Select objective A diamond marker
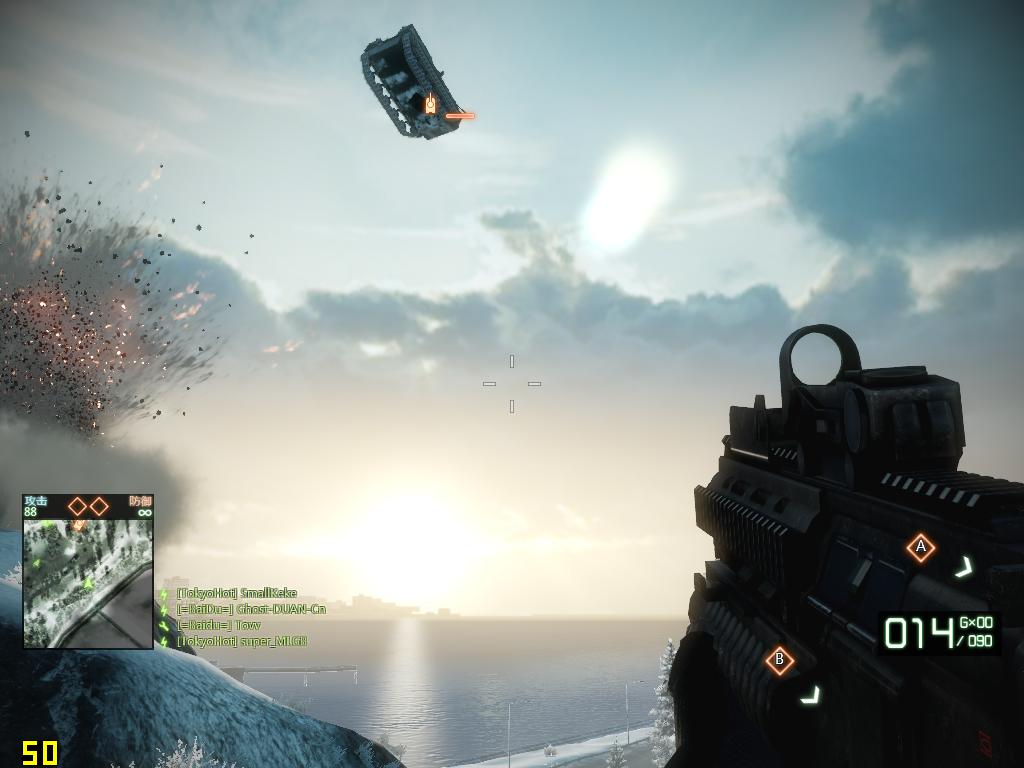 [x=920, y=547]
